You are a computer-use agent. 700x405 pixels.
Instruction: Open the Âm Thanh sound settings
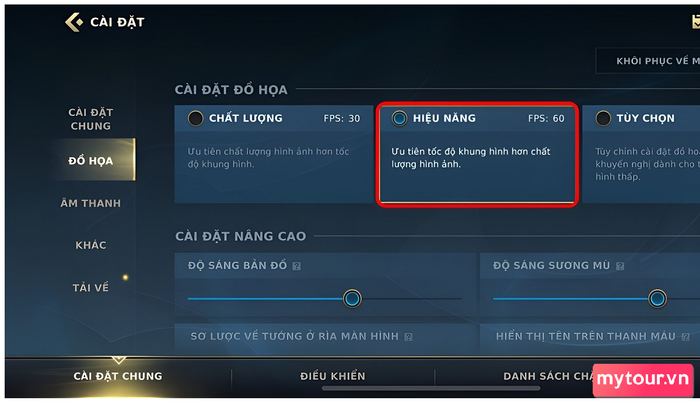click(x=89, y=203)
